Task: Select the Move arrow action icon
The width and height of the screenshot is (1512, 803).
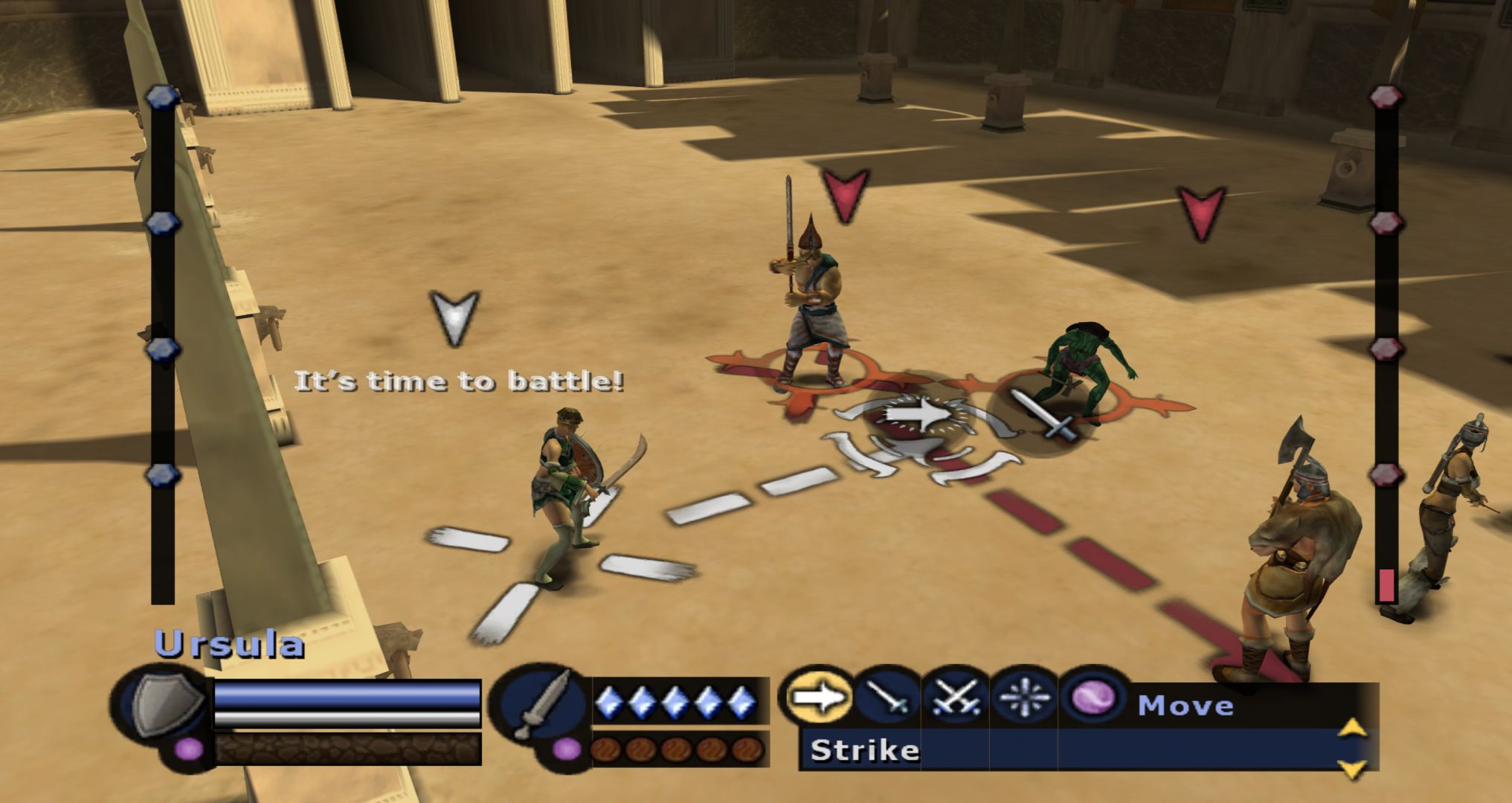Action: point(817,697)
